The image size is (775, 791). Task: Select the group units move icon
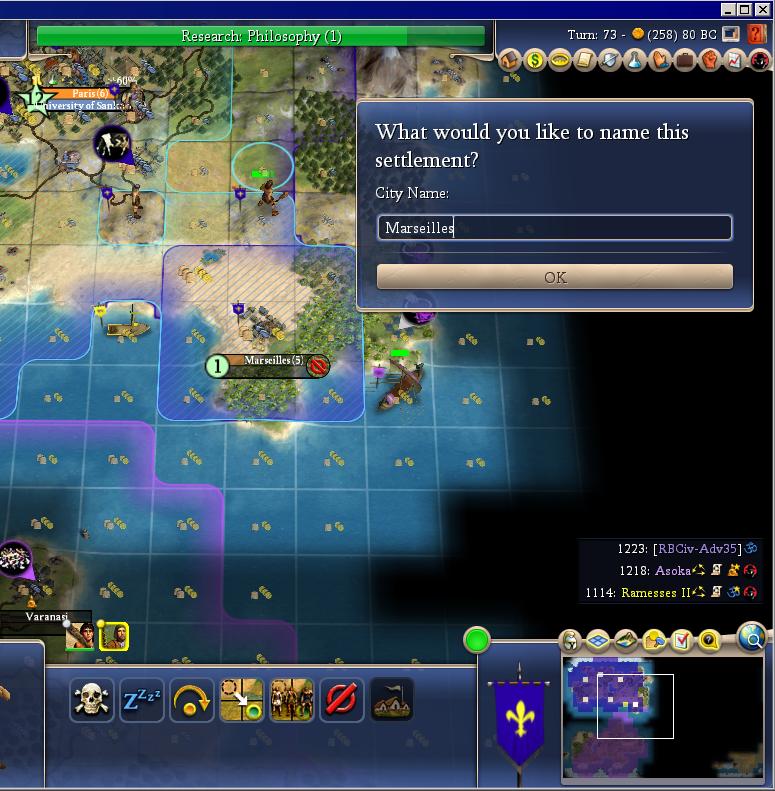[x=292, y=700]
